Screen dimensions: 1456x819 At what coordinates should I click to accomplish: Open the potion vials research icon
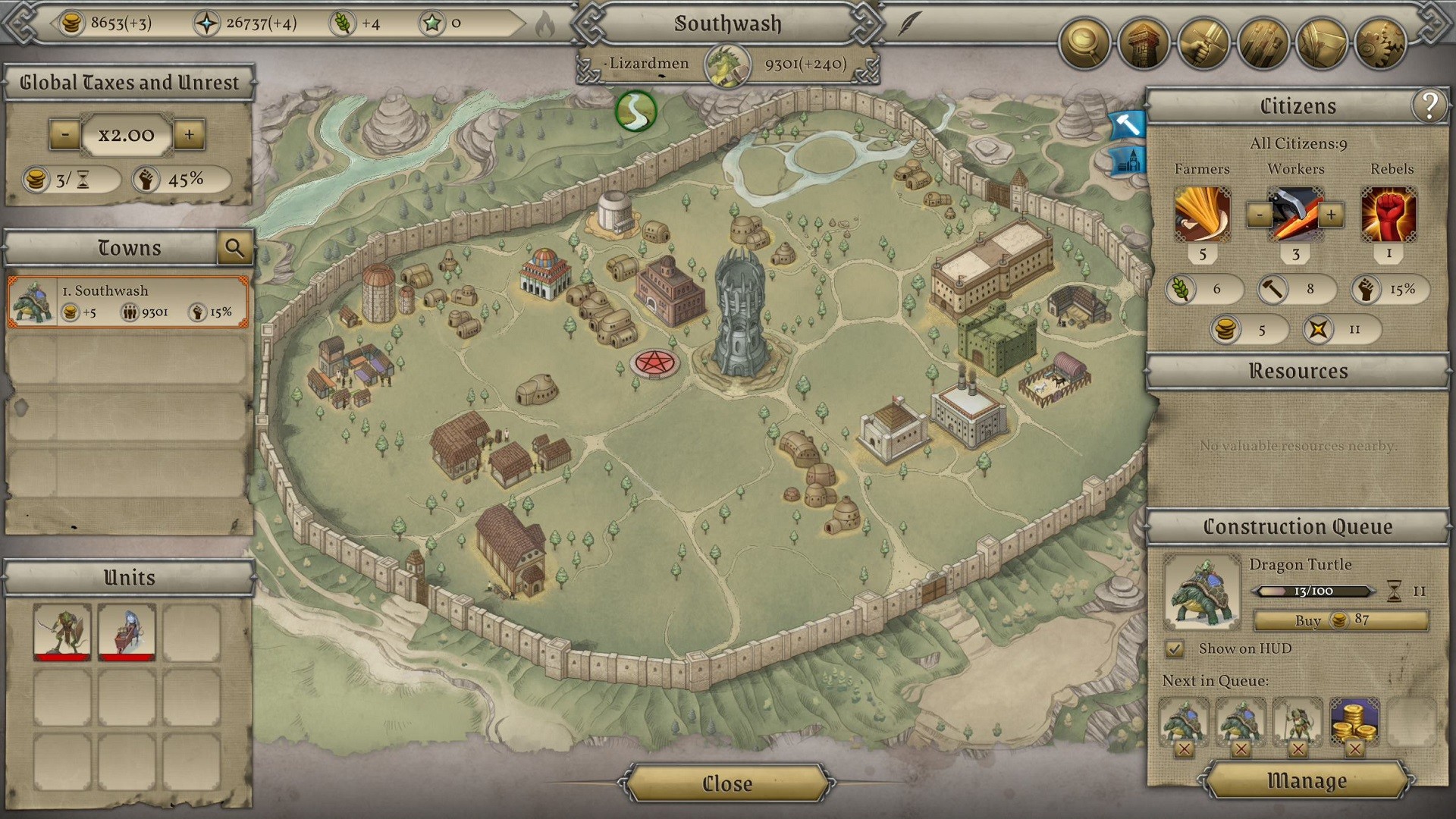(1261, 44)
